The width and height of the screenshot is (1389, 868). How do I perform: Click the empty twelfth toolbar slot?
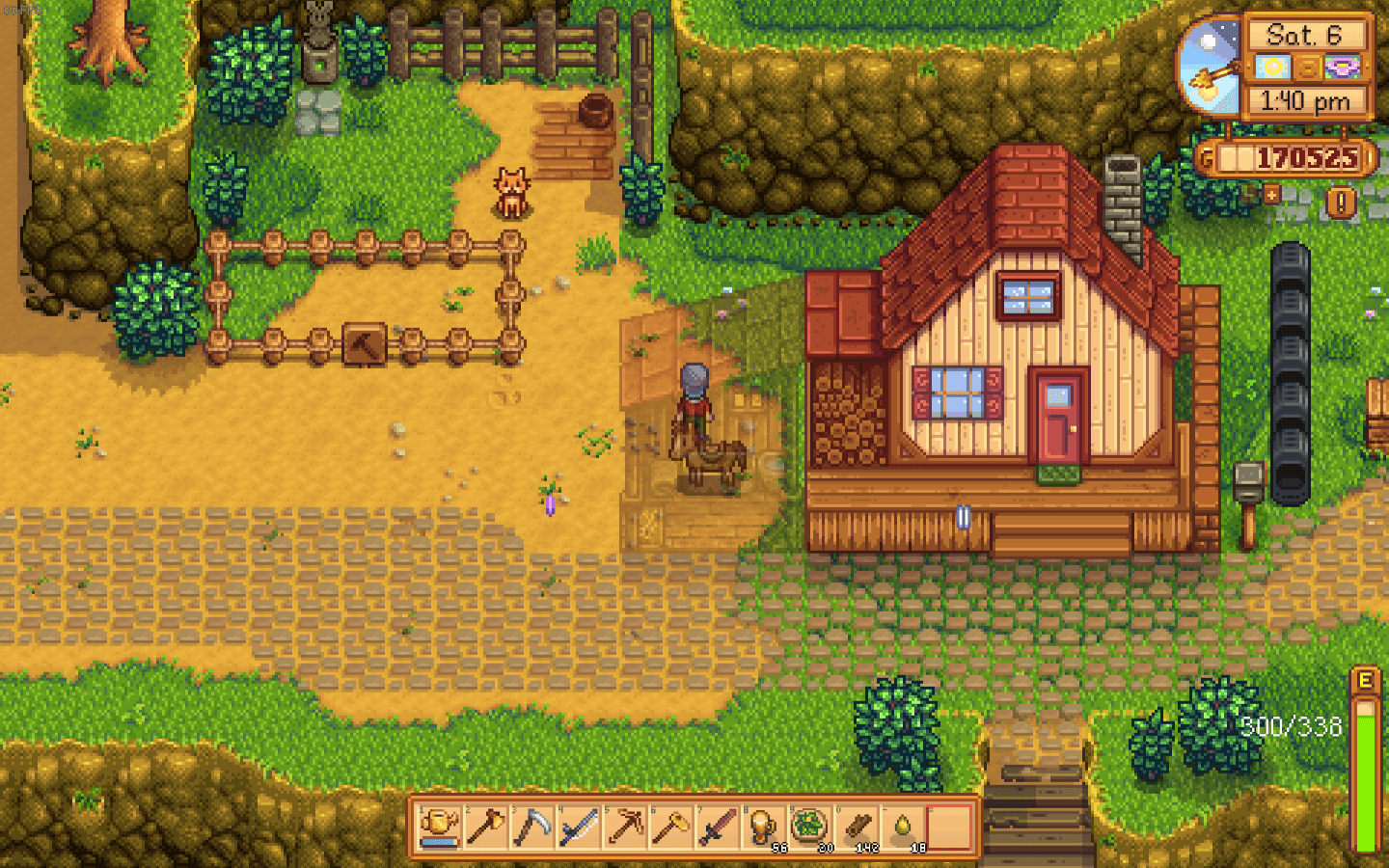click(x=950, y=829)
